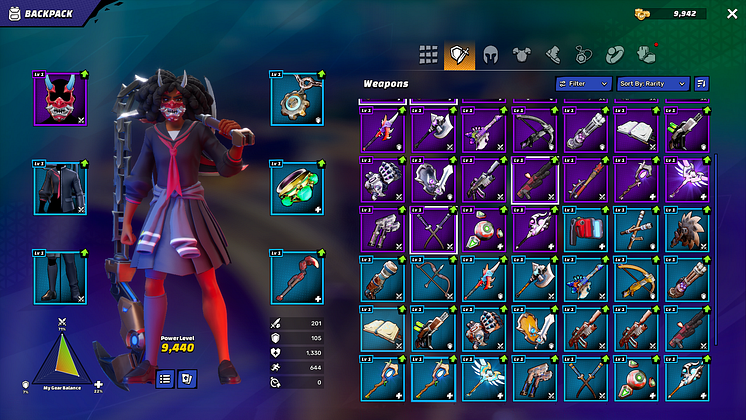Select the purple crossed katanas with white border

(432, 228)
